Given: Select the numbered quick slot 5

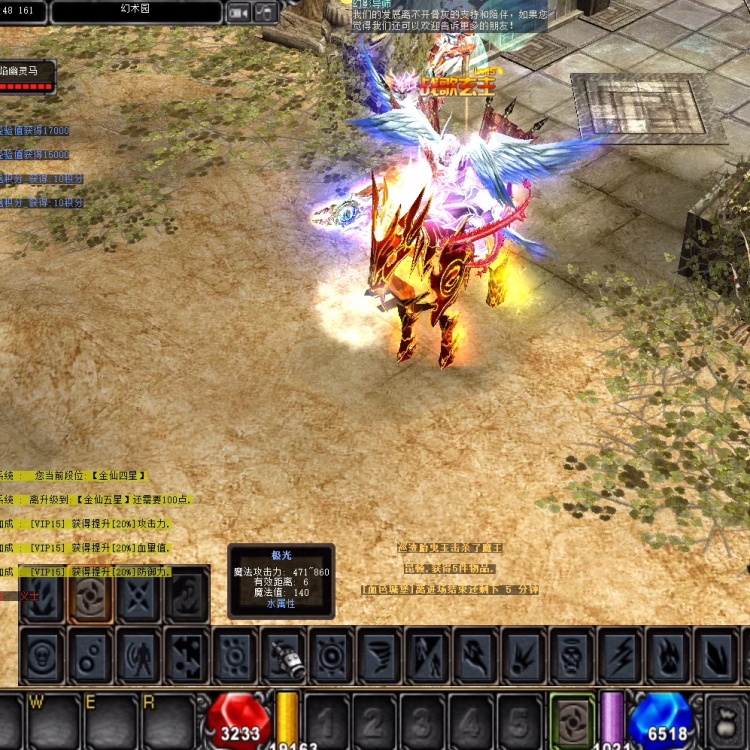Looking at the screenshot, I should pos(520,718).
